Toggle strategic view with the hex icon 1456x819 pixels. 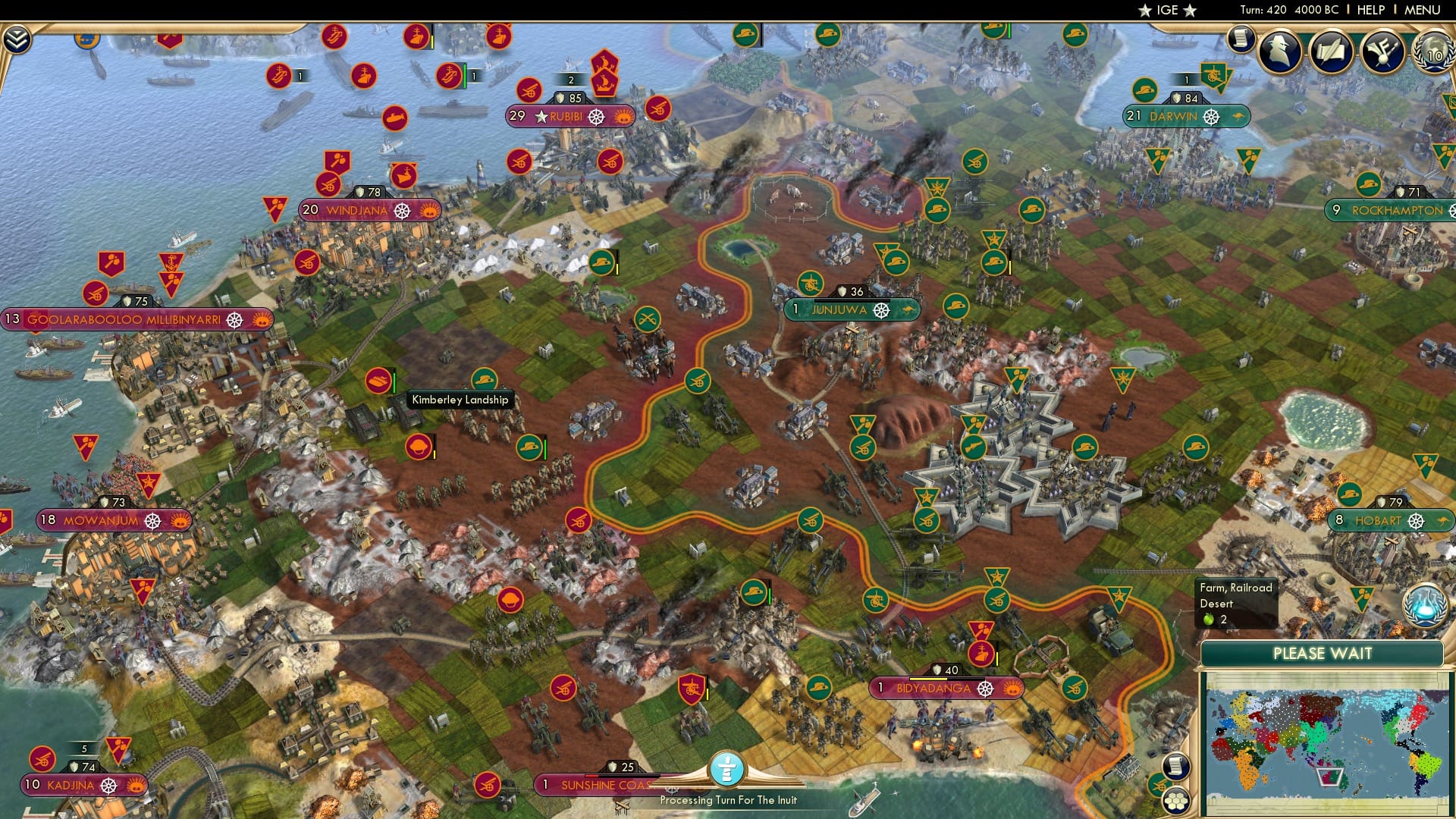(x=1176, y=802)
